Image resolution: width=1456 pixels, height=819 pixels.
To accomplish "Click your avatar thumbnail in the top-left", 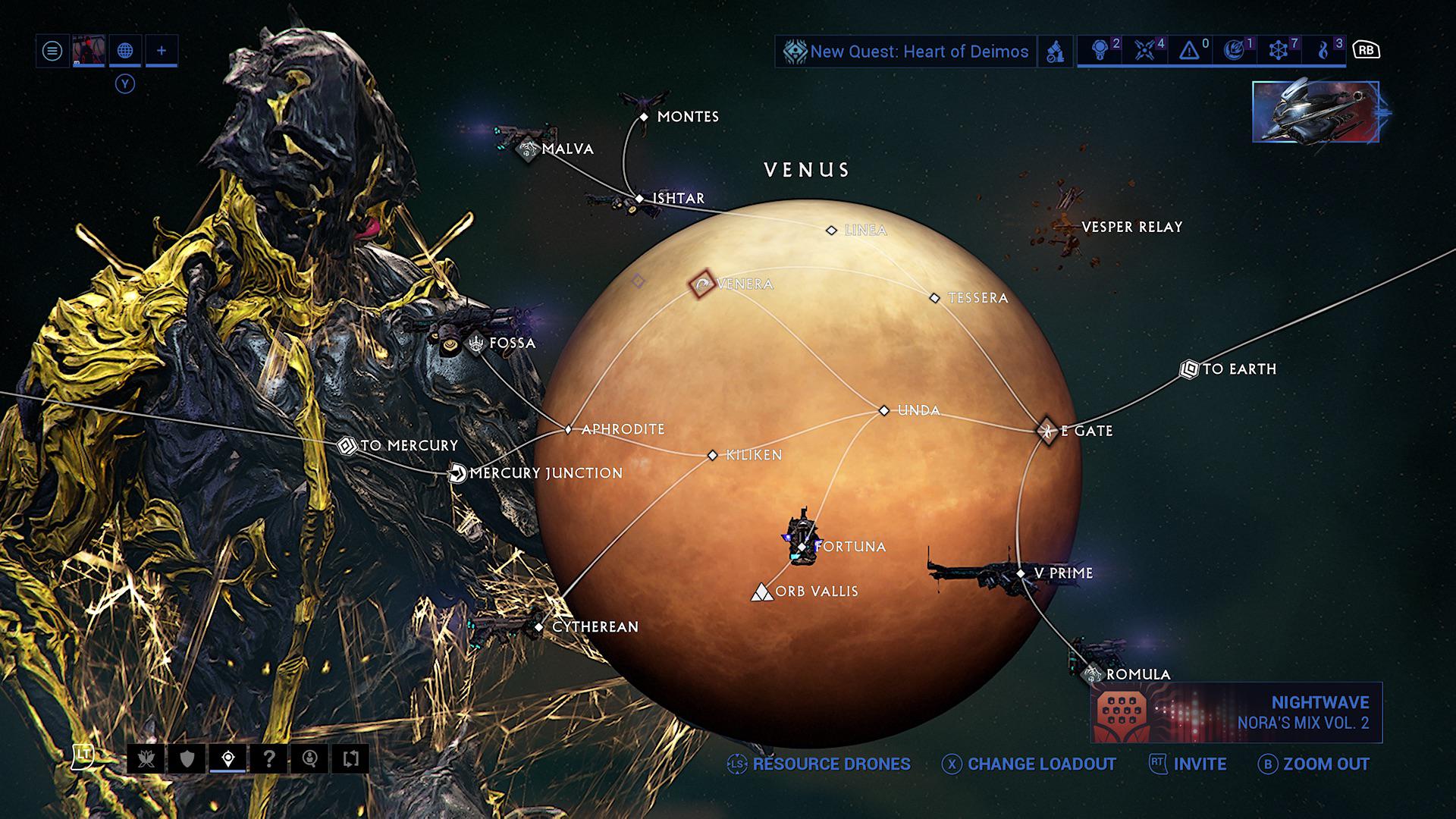I will 89,52.
